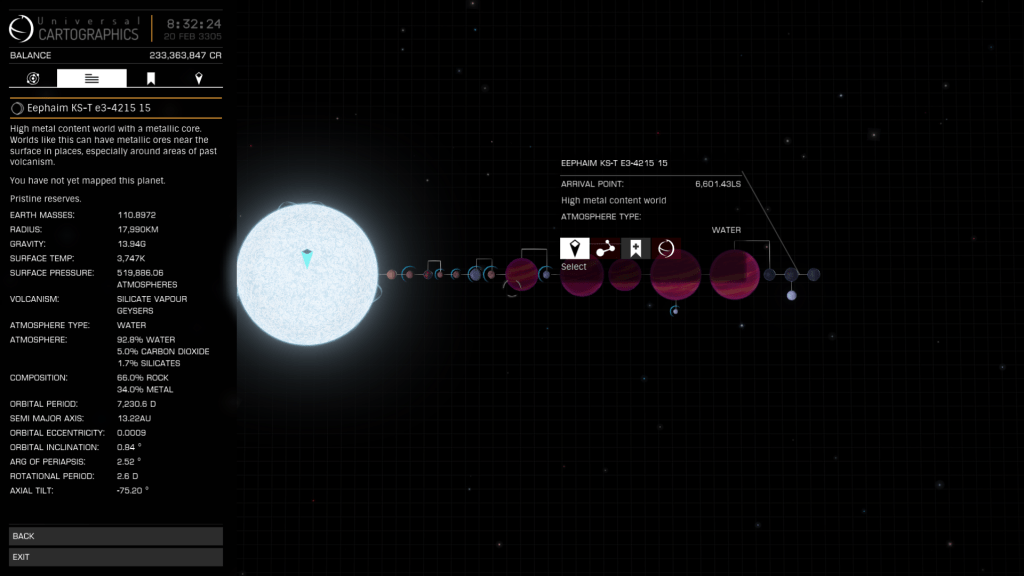This screenshot has width=1024, height=576.
Task: Add a bookmark for this planet
Action: (x=635, y=248)
